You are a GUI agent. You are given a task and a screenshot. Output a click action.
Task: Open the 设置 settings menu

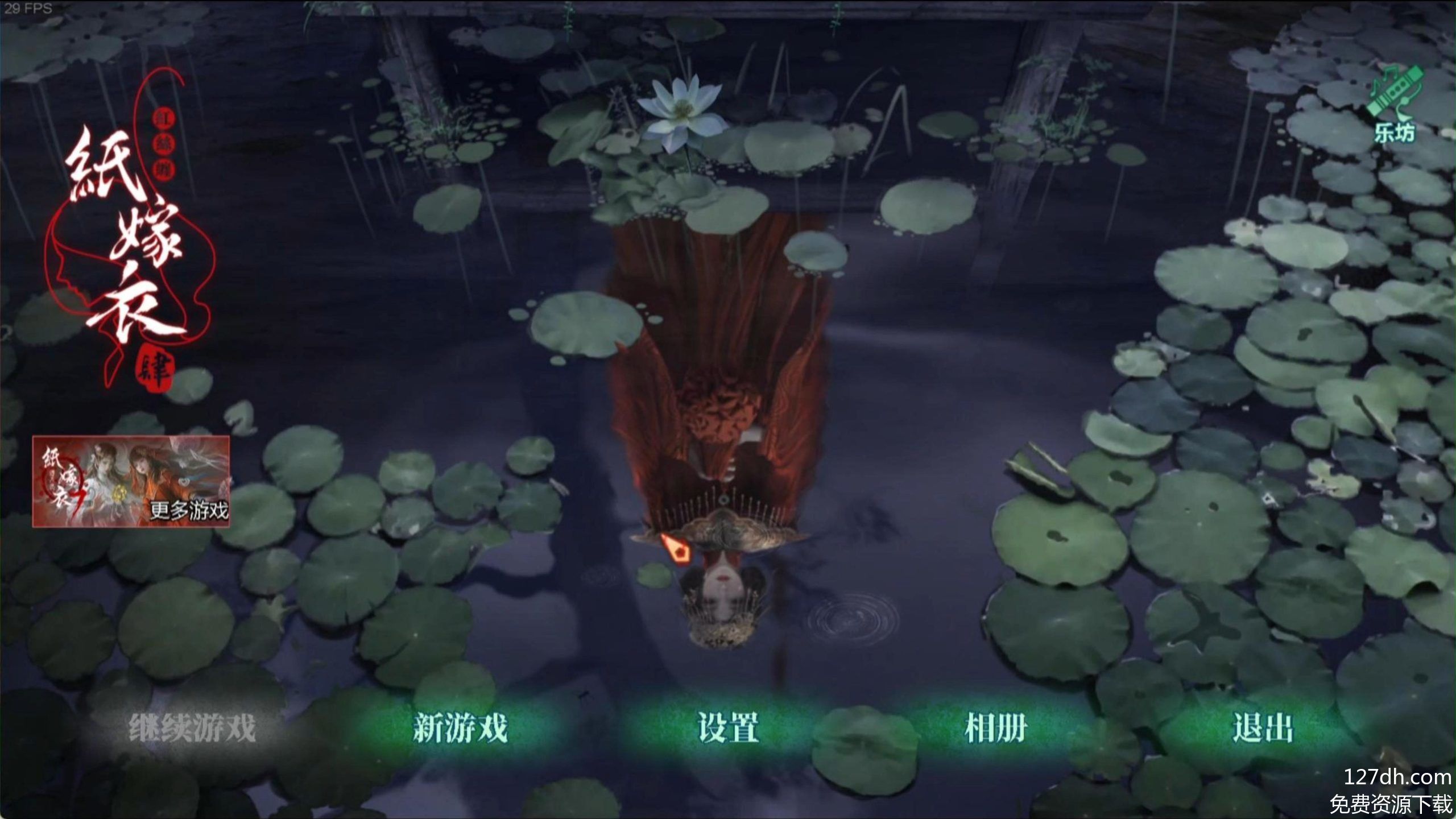coord(729,728)
